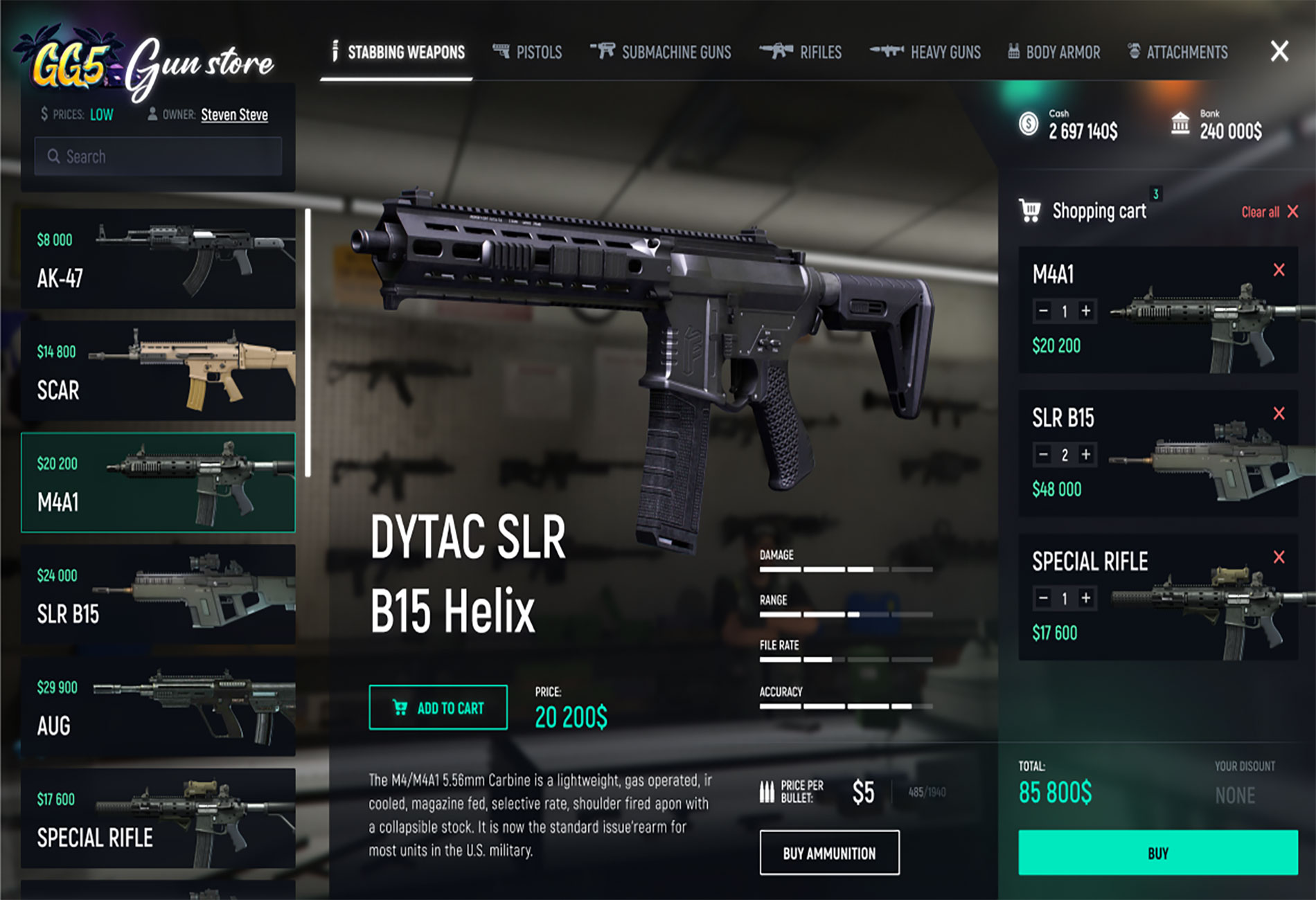The image size is (1316, 900).
Task: Close the gun store window
Action: [1279, 51]
